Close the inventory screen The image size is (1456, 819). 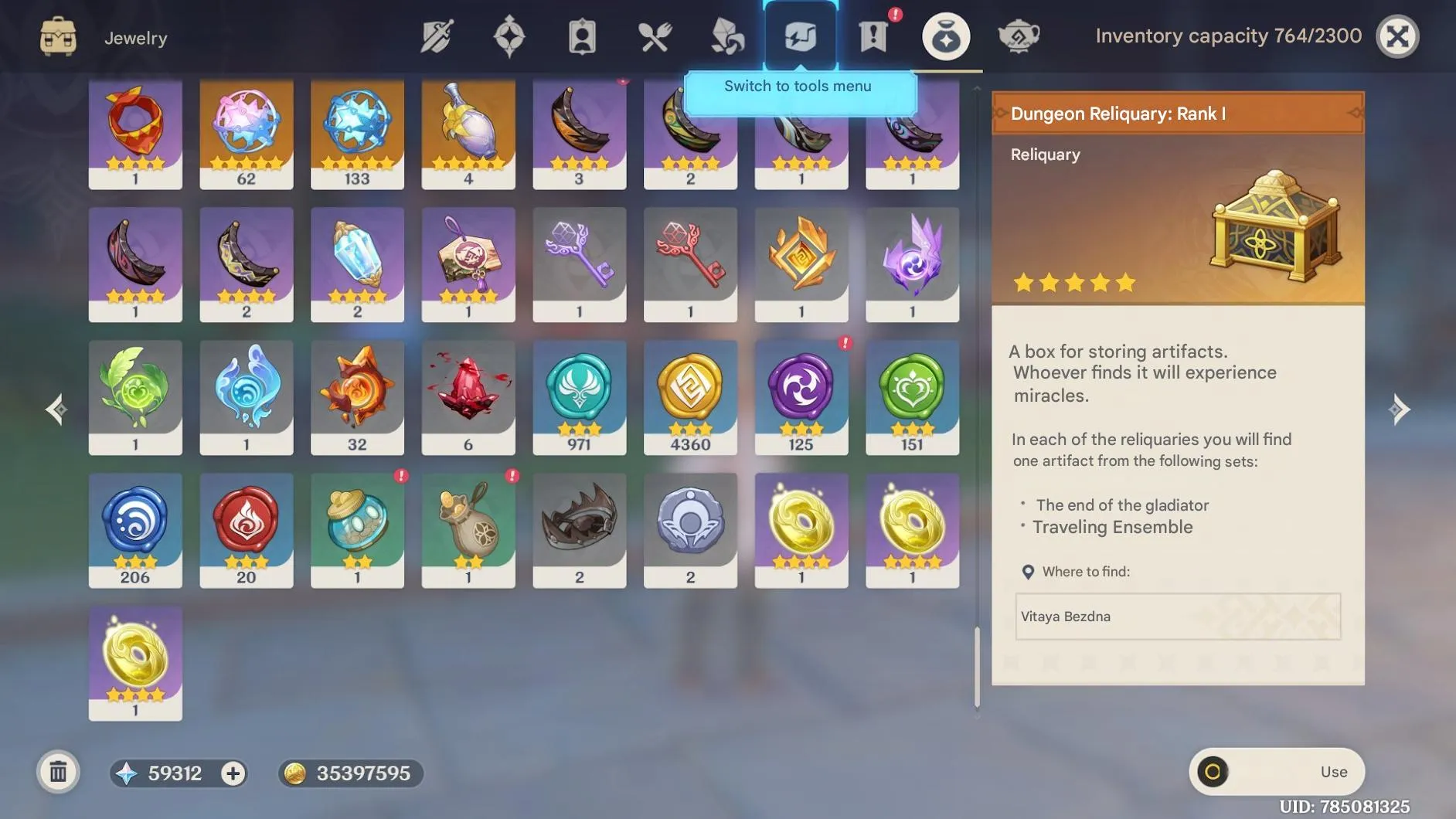pyautogui.click(x=1398, y=36)
